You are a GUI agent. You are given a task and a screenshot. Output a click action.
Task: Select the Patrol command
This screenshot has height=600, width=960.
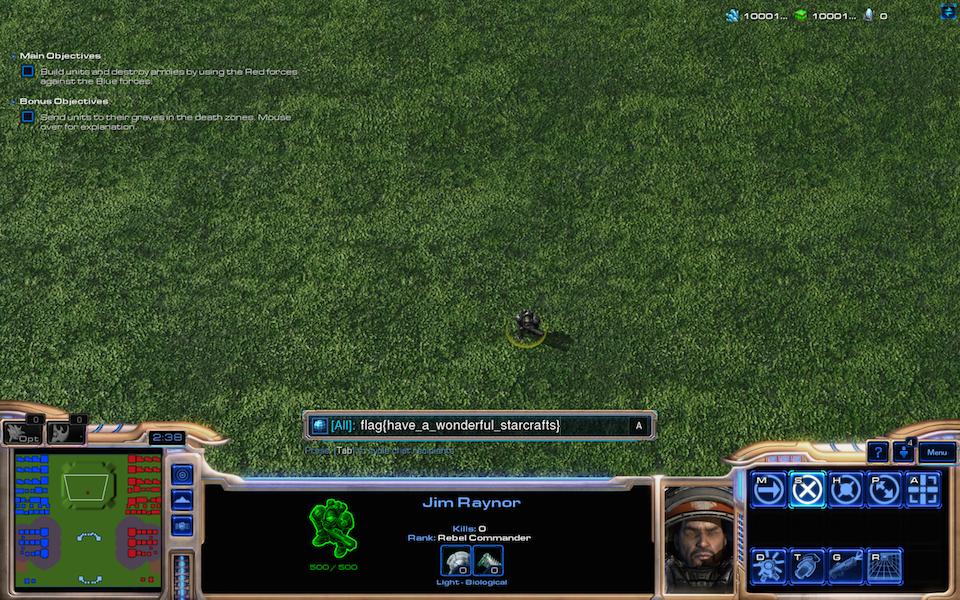point(884,490)
